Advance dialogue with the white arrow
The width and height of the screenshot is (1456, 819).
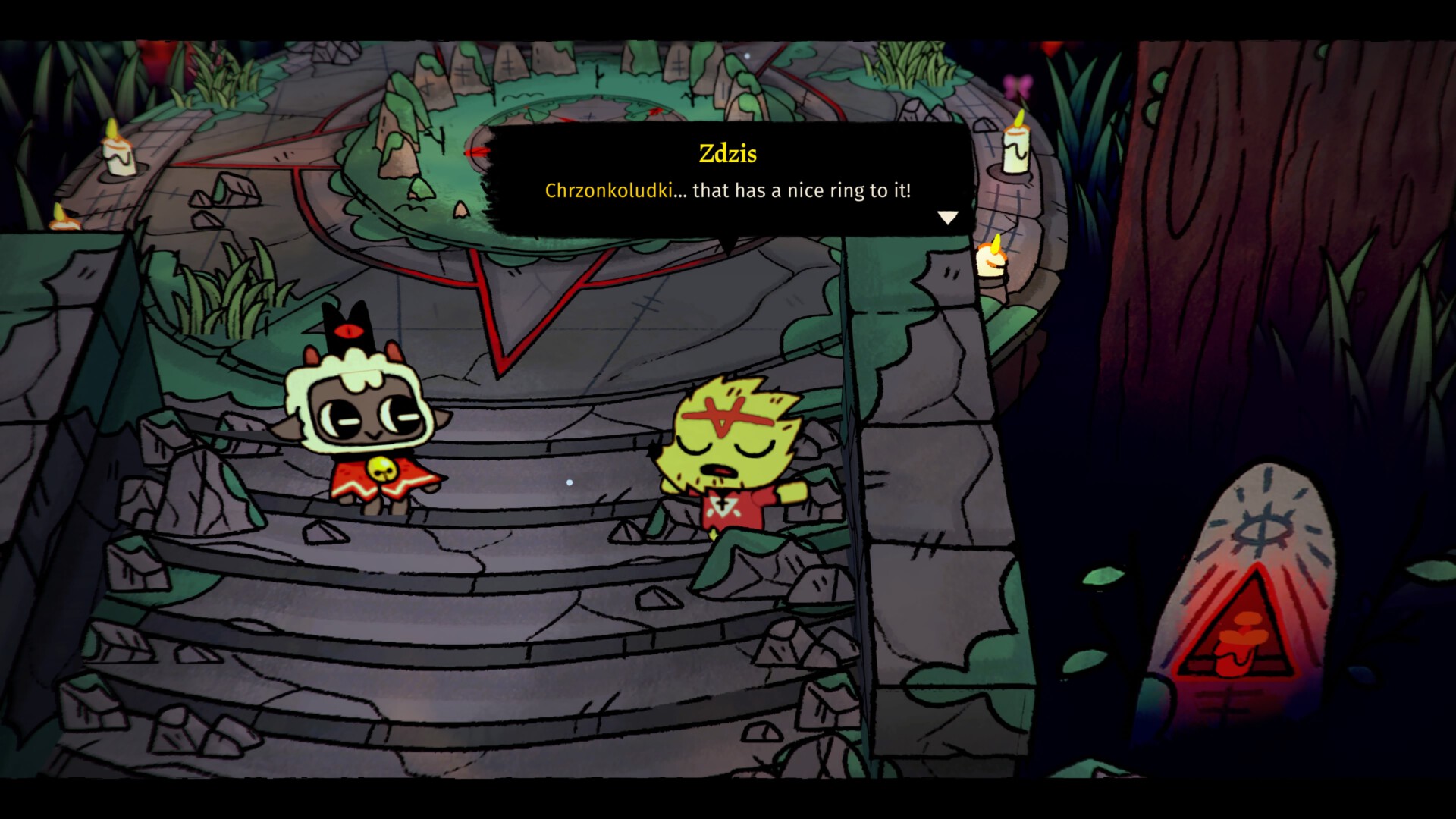tap(948, 218)
